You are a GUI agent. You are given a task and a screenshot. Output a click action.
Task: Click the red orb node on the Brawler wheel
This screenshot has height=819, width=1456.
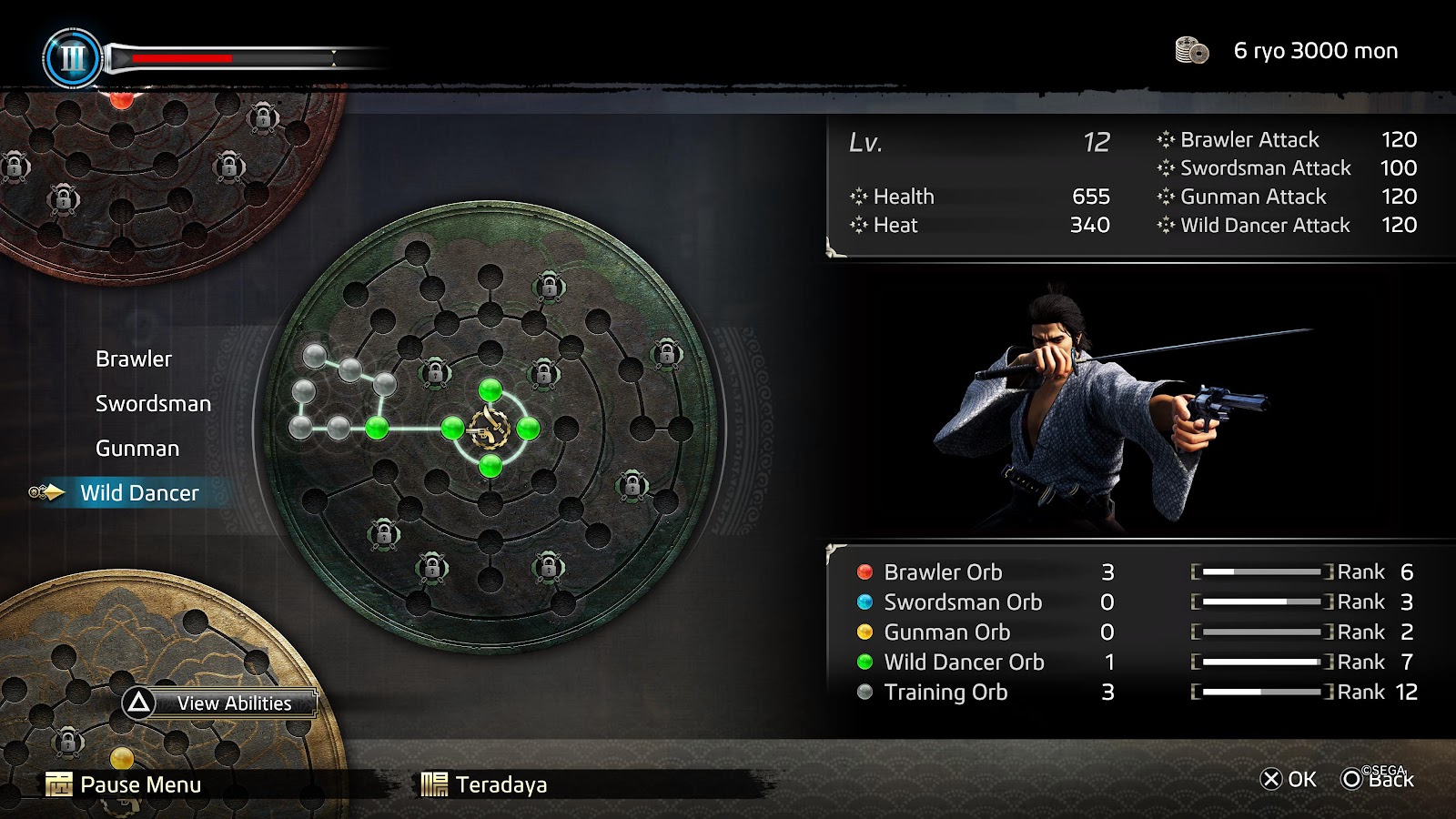click(121, 98)
